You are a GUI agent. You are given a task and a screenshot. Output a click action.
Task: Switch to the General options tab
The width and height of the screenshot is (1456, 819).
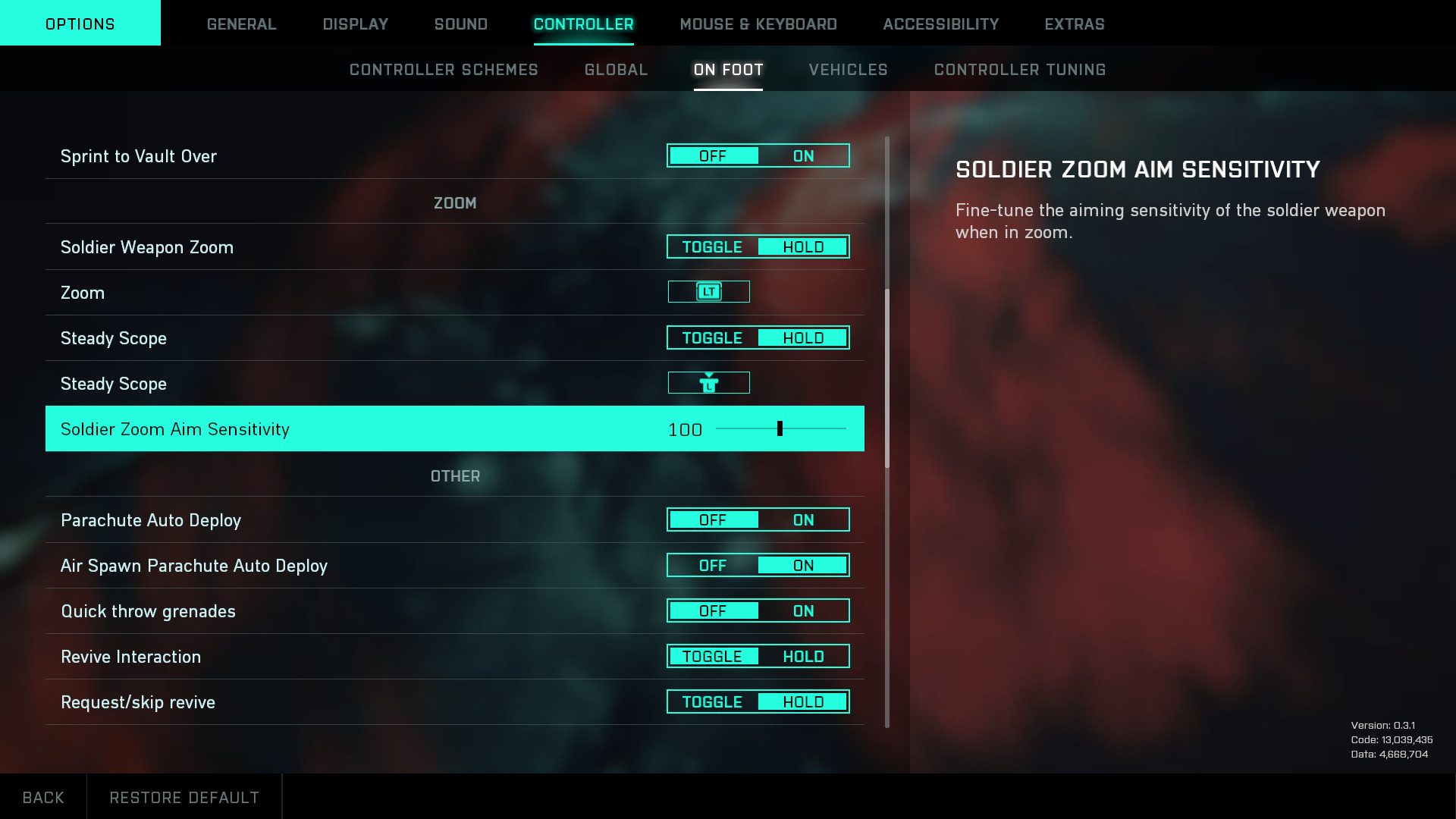tap(241, 24)
